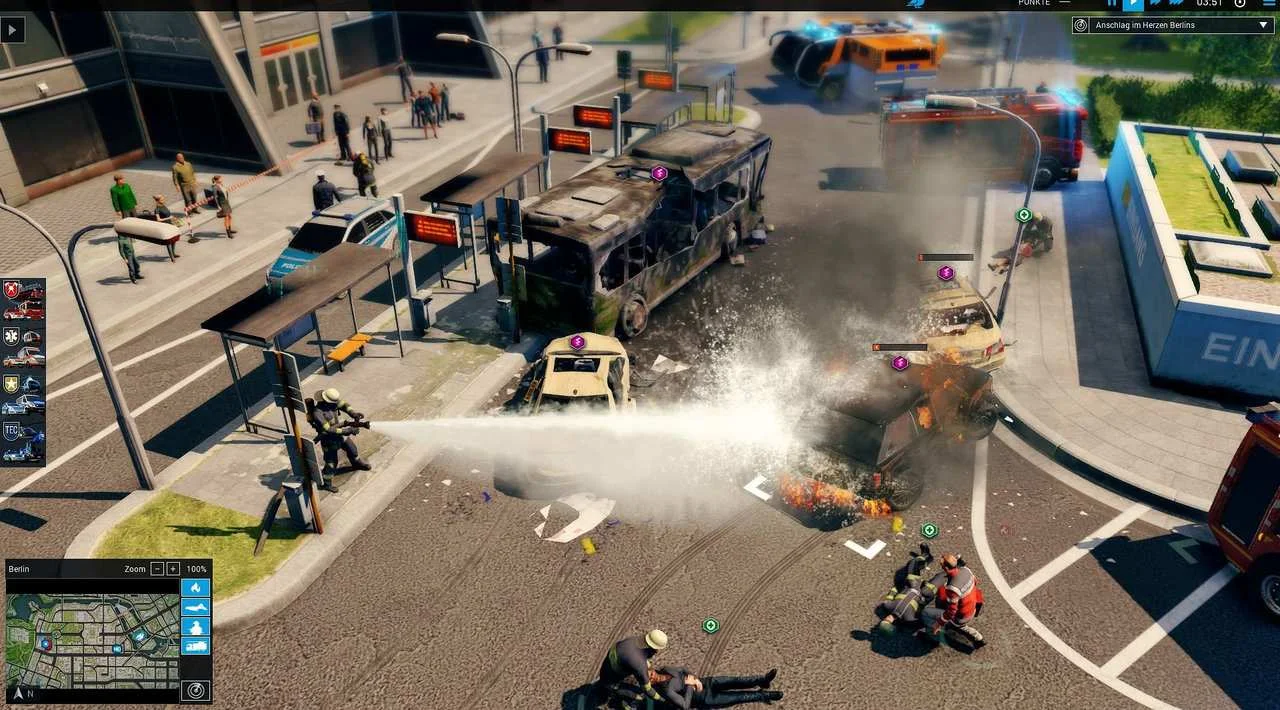The height and width of the screenshot is (710, 1280).
Task: Open the fire department vehicle category
Action: tap(23, 300)
